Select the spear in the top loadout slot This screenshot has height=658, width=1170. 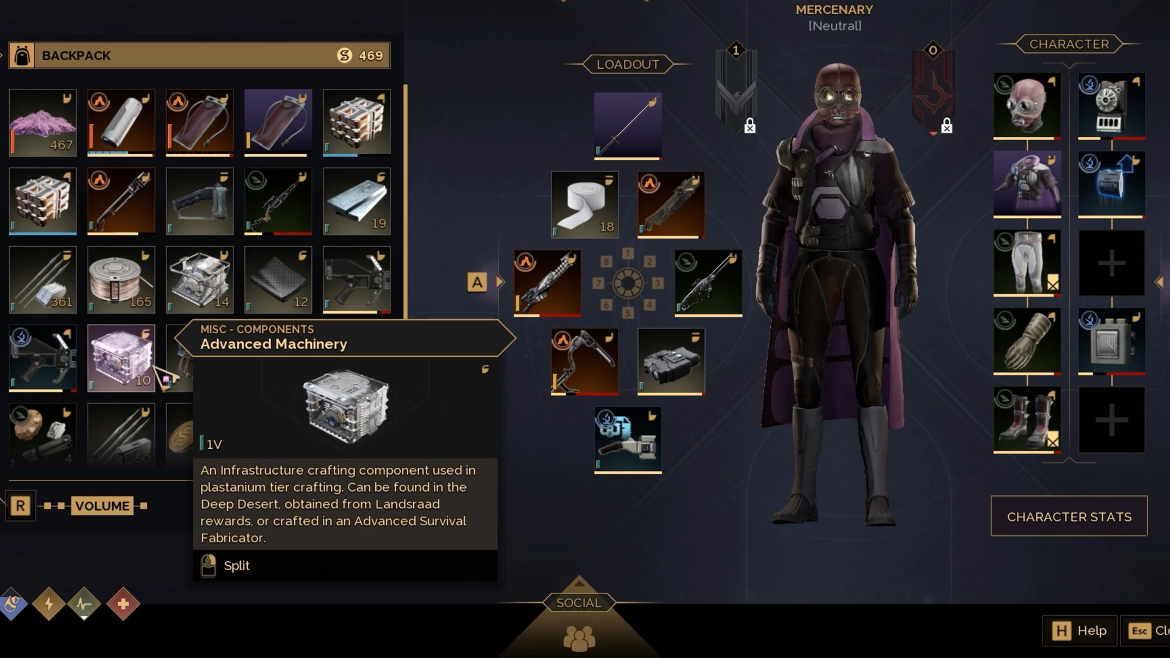[x=627, y=125]
